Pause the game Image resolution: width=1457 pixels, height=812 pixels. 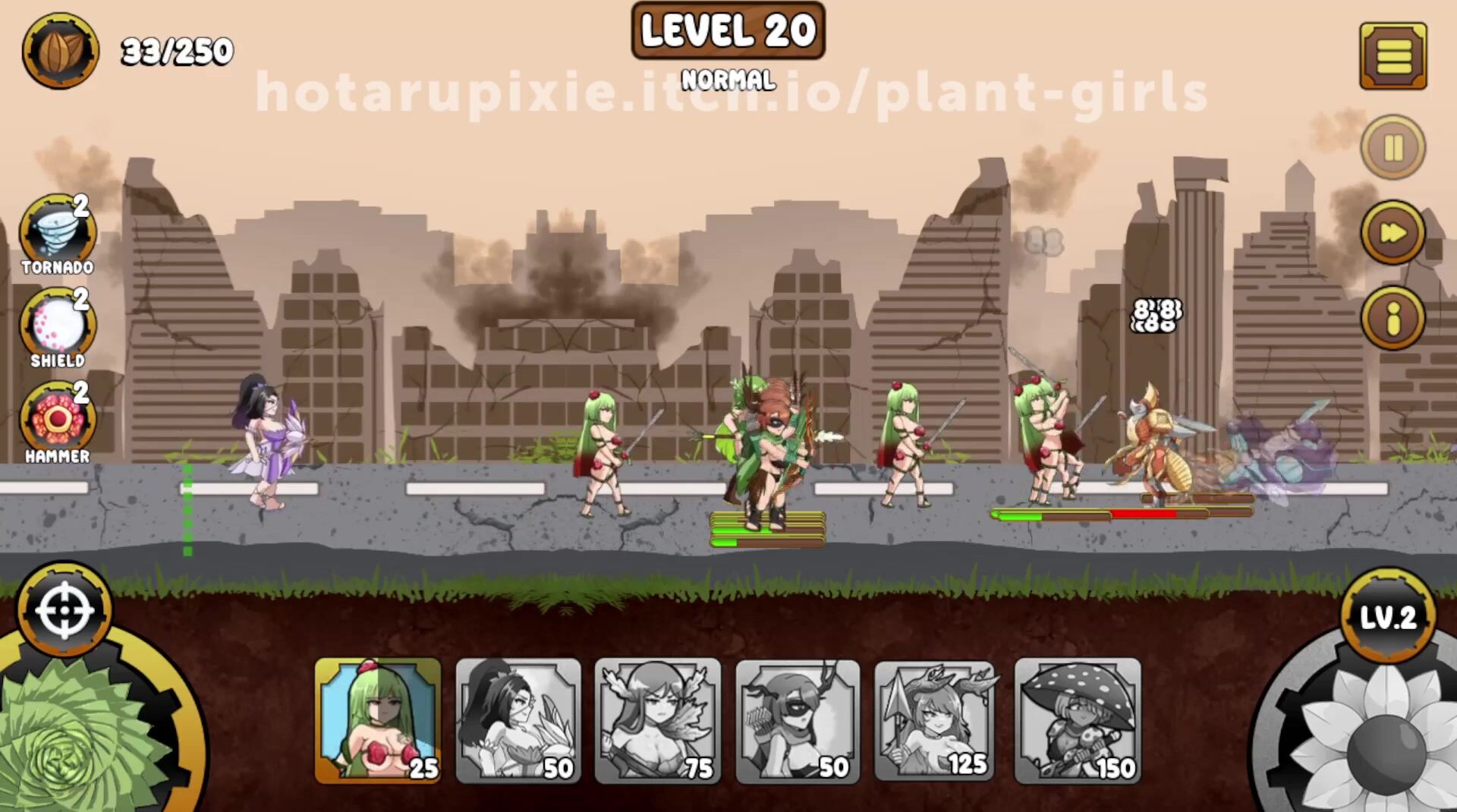1392,147
